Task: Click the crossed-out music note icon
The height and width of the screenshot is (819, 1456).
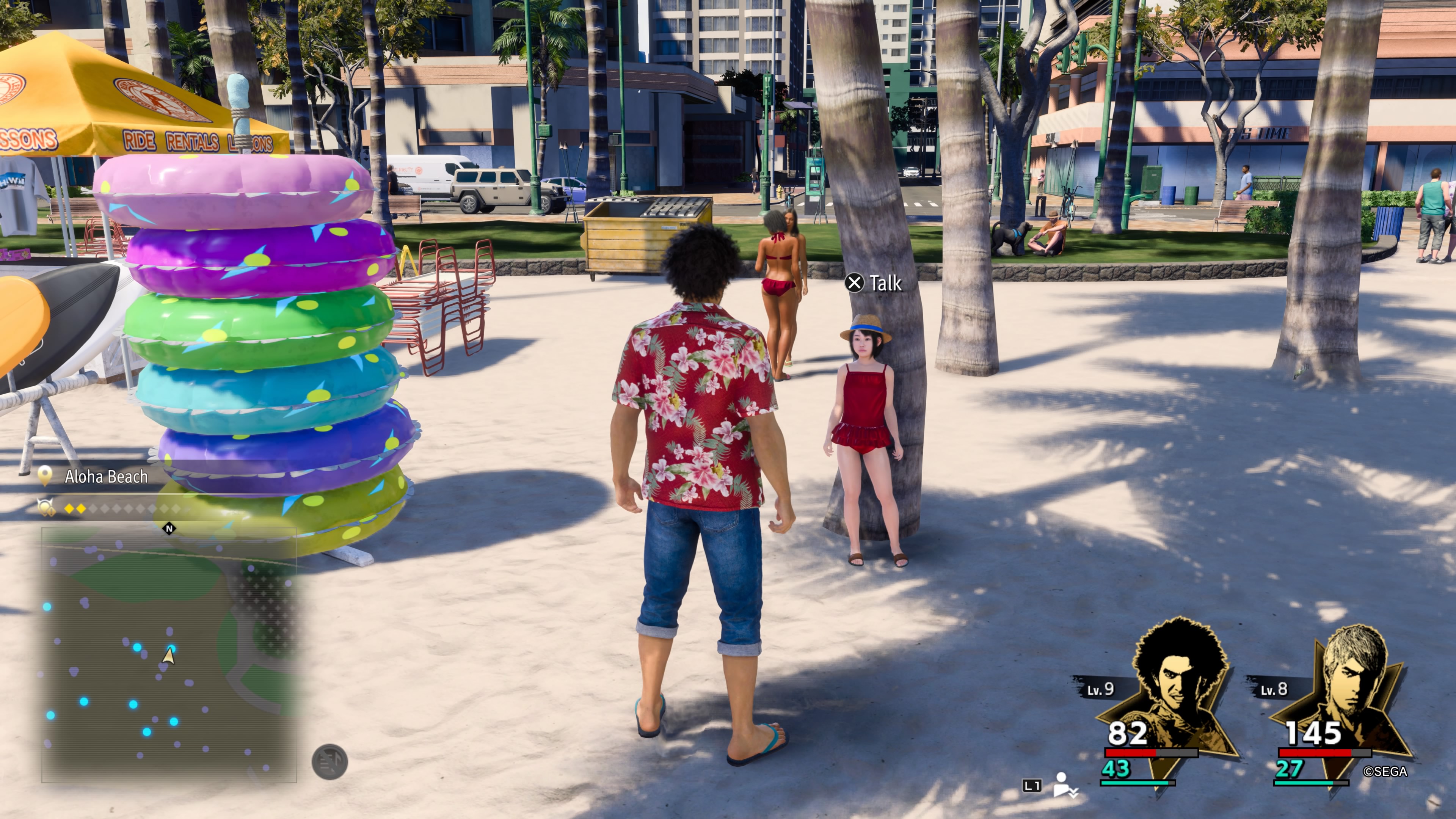Action: (329, 762)
